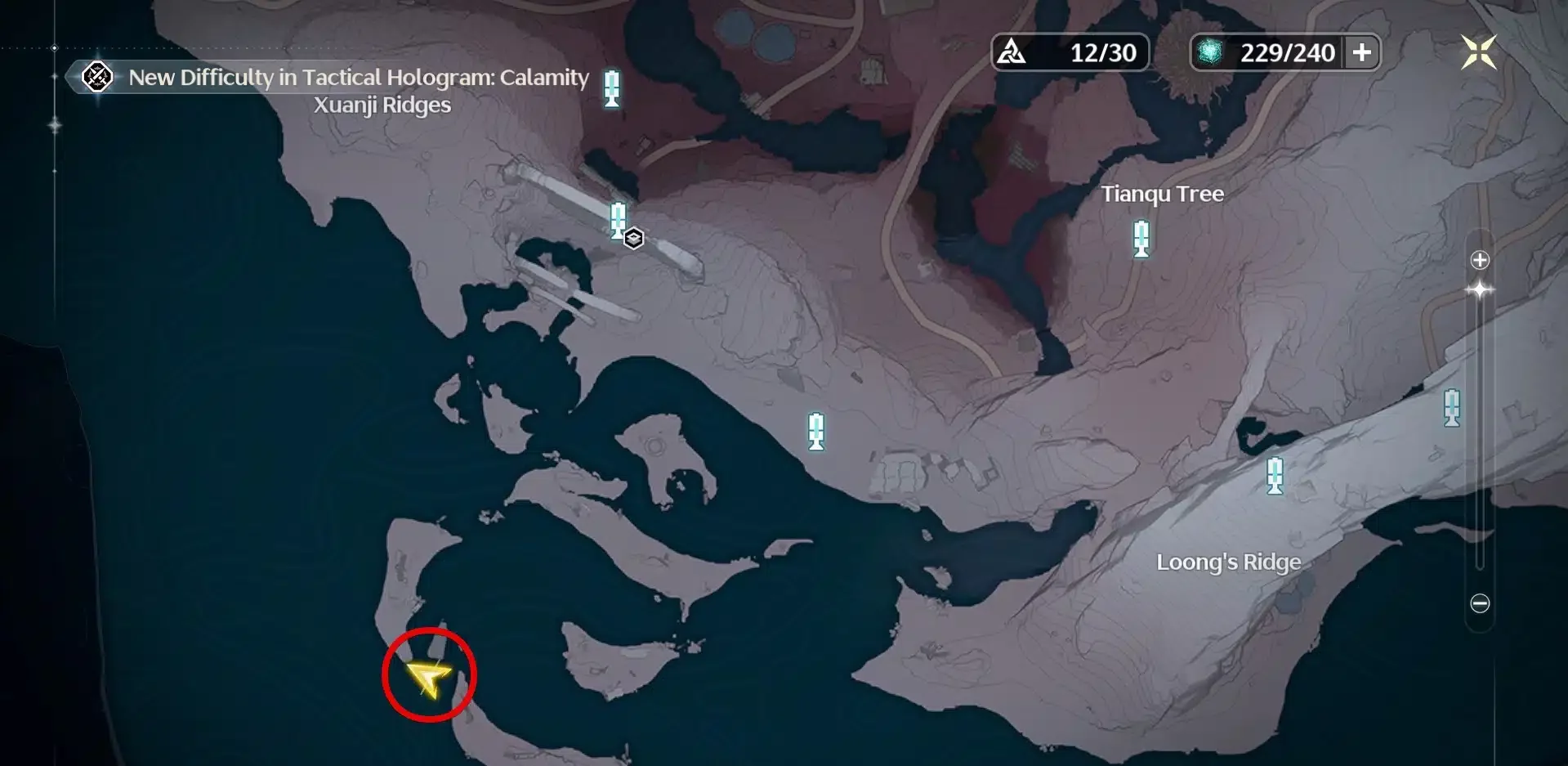Click the Waveplate 229/240 counter
This screenshot has height=766, width=1568.
pos(1268,53)
